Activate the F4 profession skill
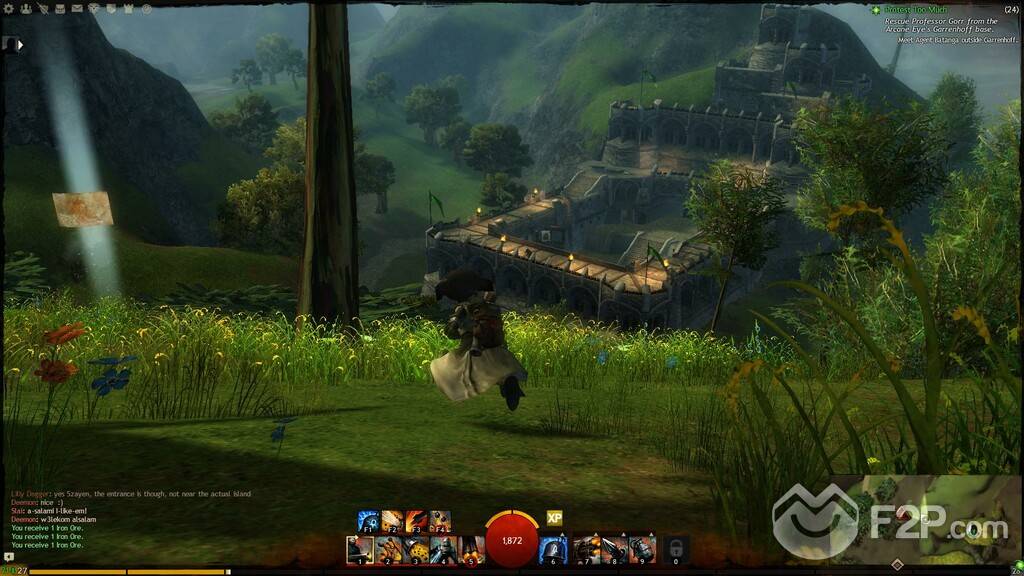 440,521
